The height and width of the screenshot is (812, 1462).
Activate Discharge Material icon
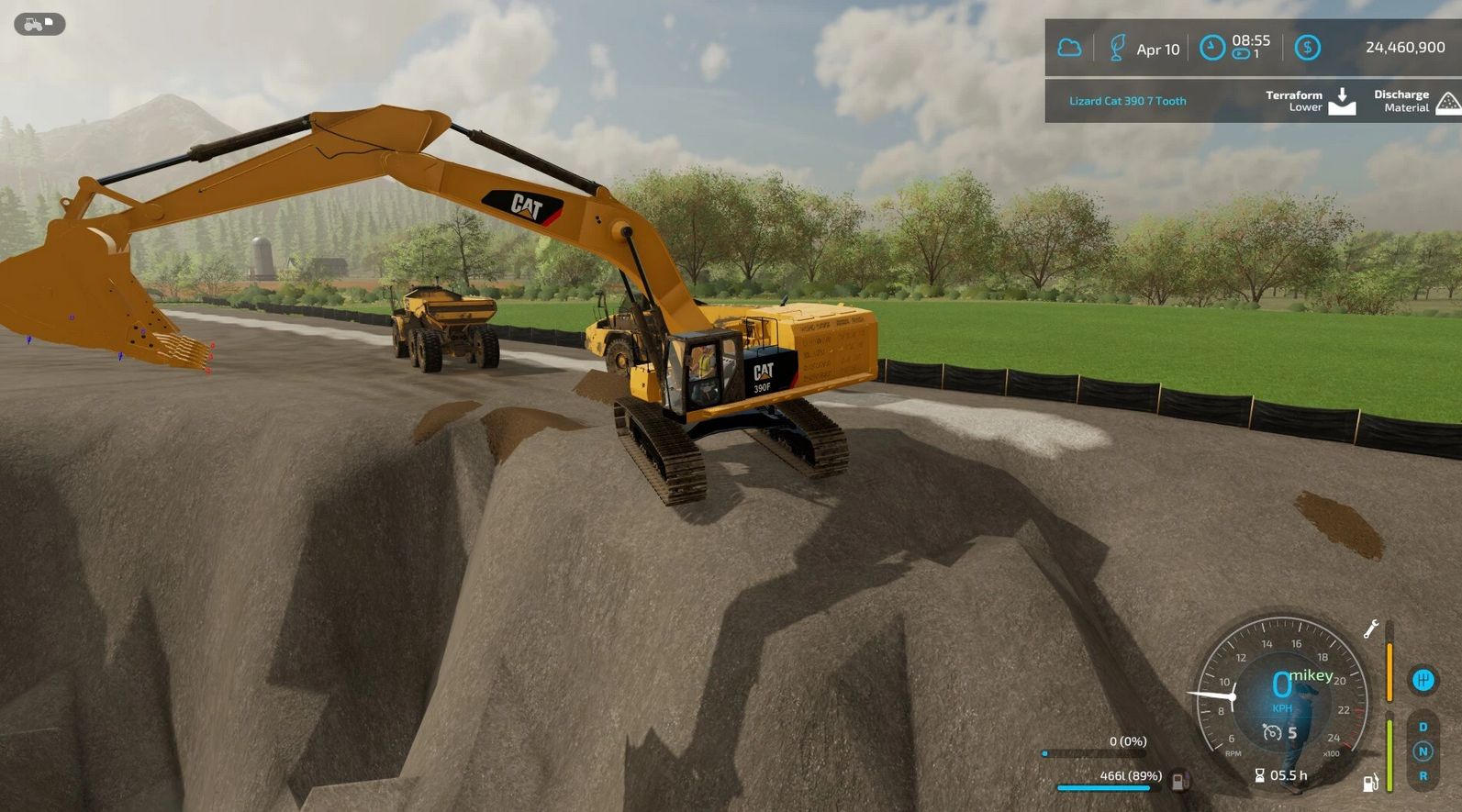pos(1447,101)
